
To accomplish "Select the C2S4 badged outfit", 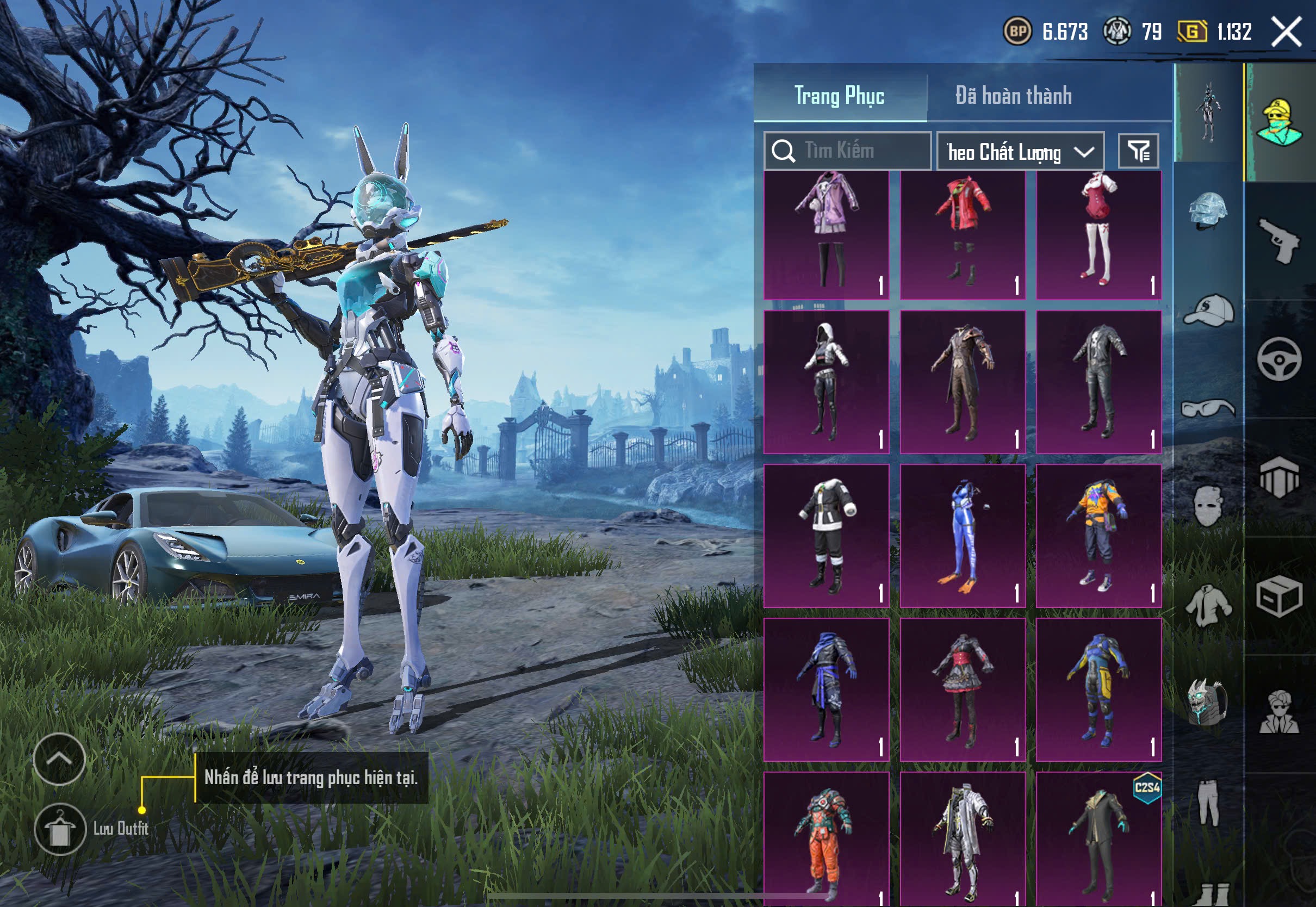I will tap(1098, 838).
